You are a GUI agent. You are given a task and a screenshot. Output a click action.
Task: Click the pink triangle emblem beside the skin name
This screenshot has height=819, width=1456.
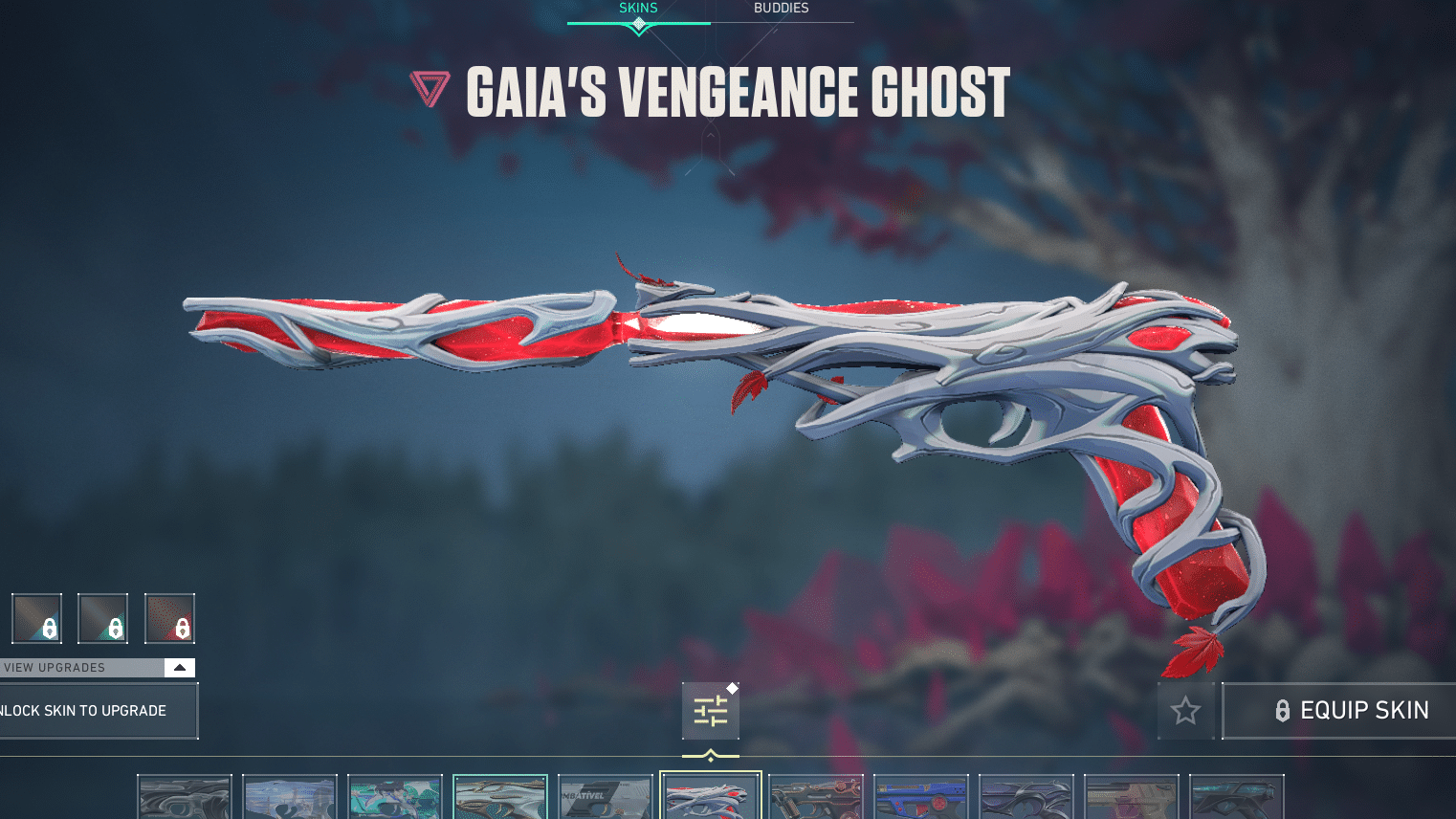point(430,91)
